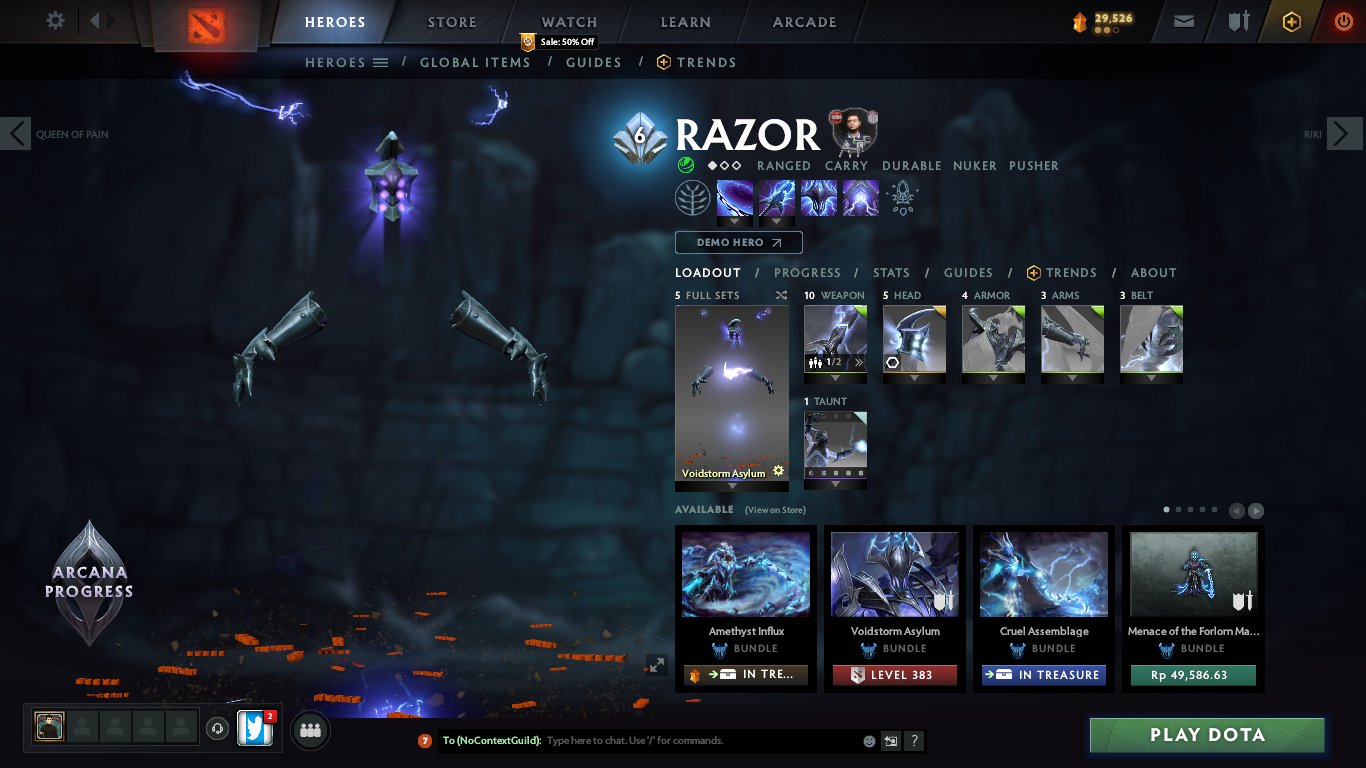Select Razor's Static Link ability icon
1366x768 pixels.
(x=777, y=197)
